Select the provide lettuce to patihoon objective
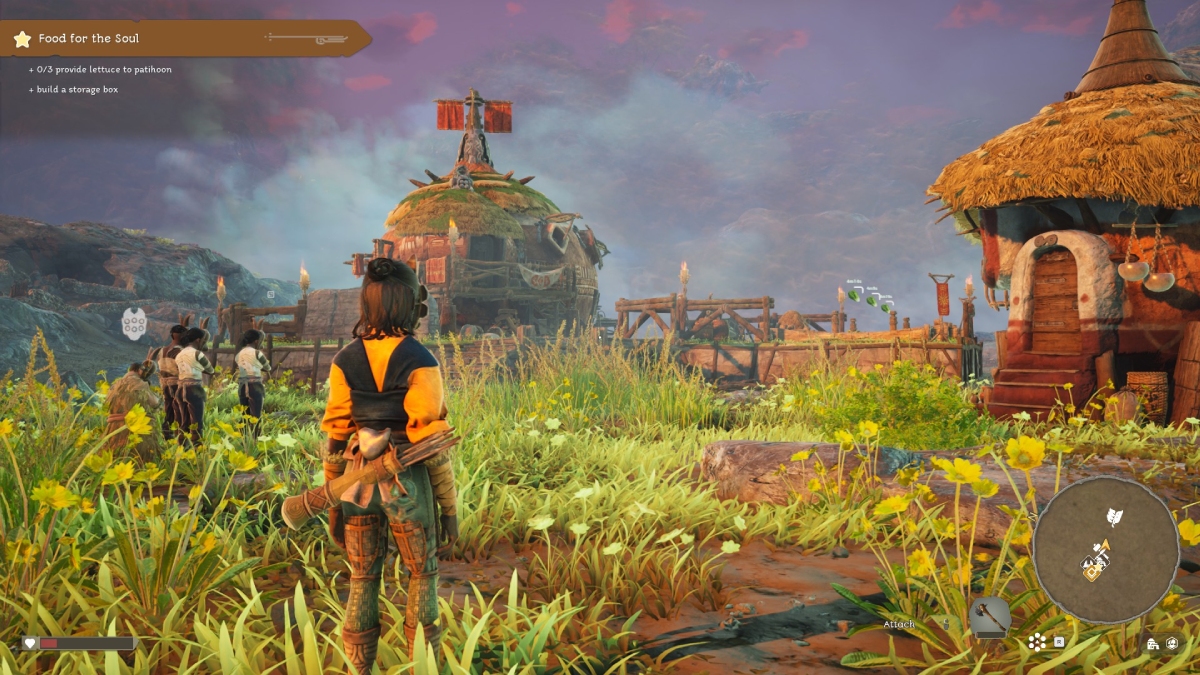The image size is (1200, 675). pos(100,71)
